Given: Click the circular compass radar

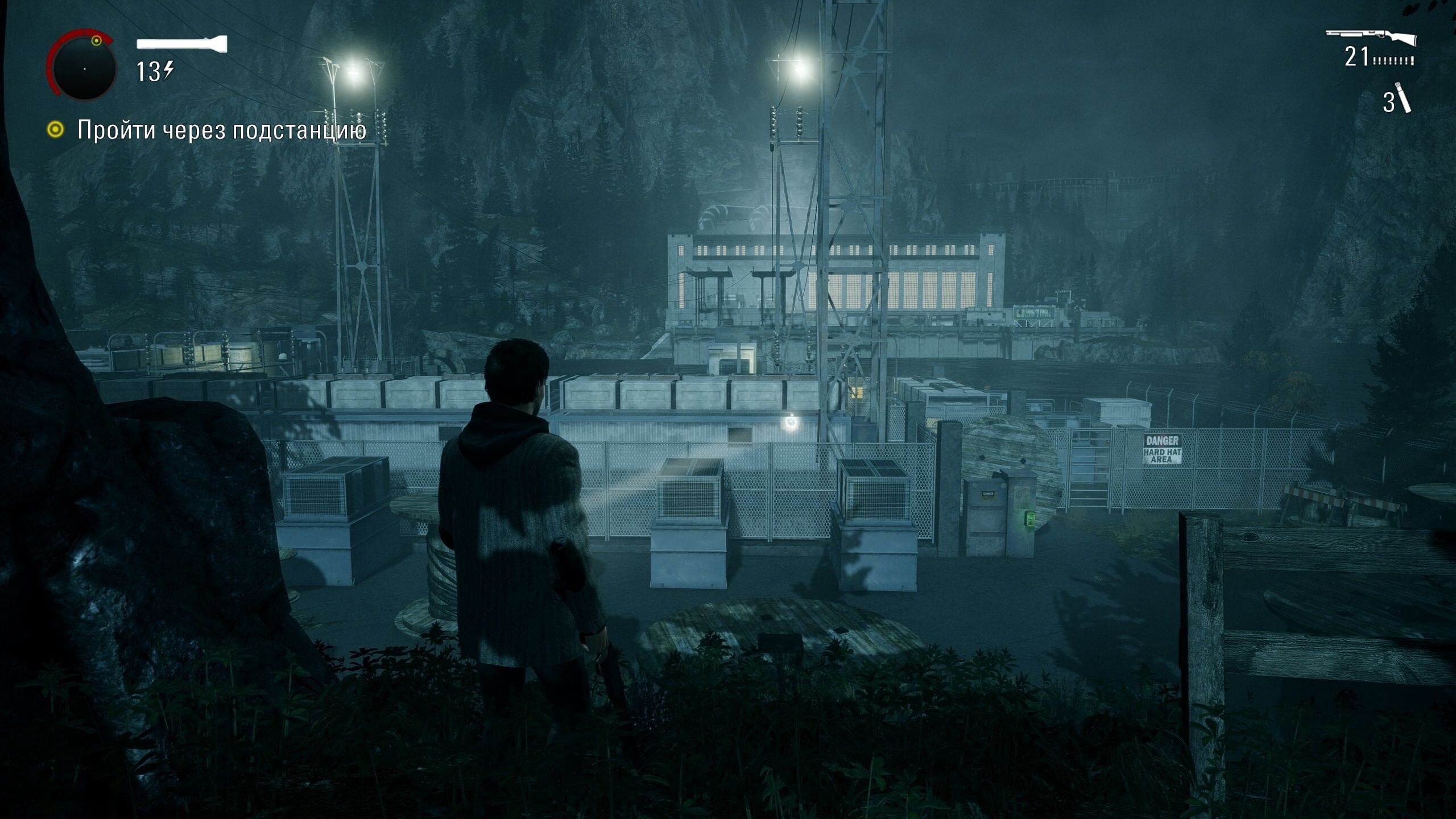Looking at the screenshot, I should [x=83, y=67].
